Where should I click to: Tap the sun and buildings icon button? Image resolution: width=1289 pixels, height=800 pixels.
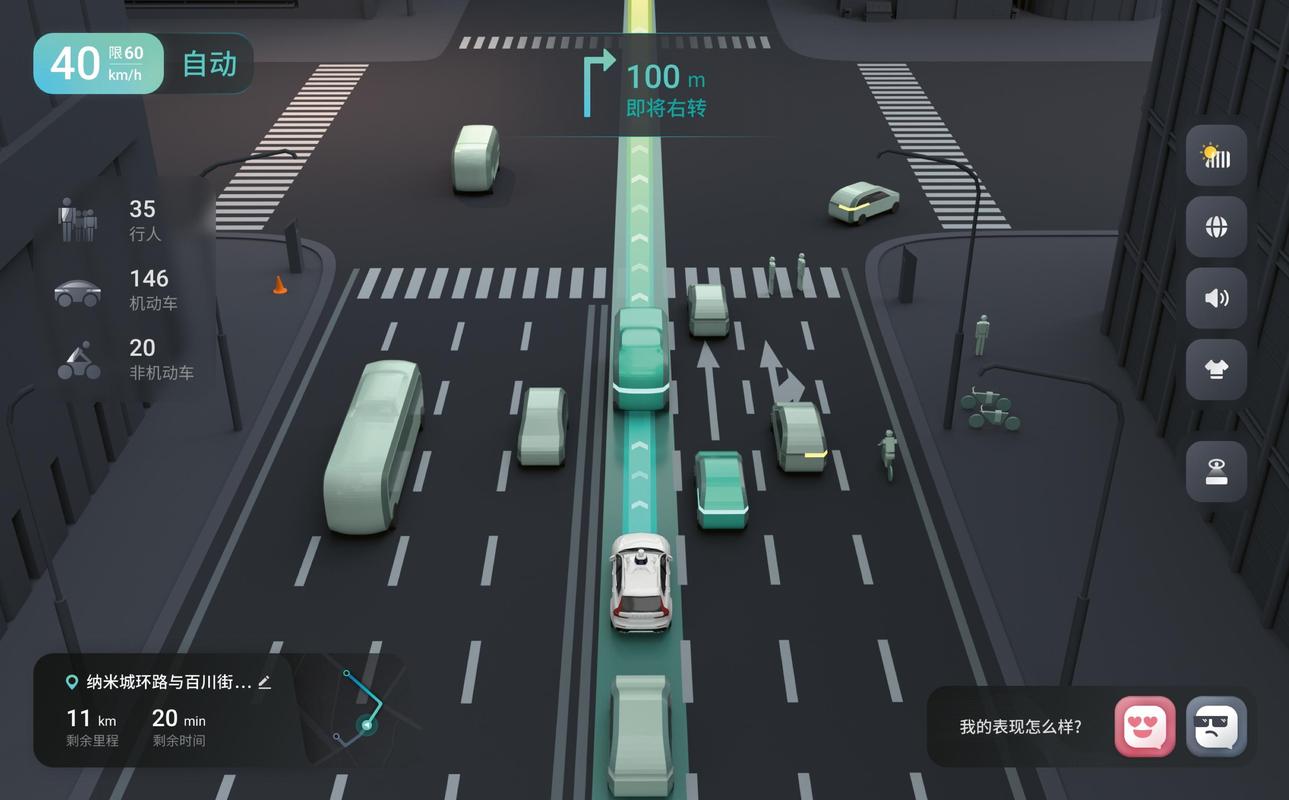click(1216, 156)
